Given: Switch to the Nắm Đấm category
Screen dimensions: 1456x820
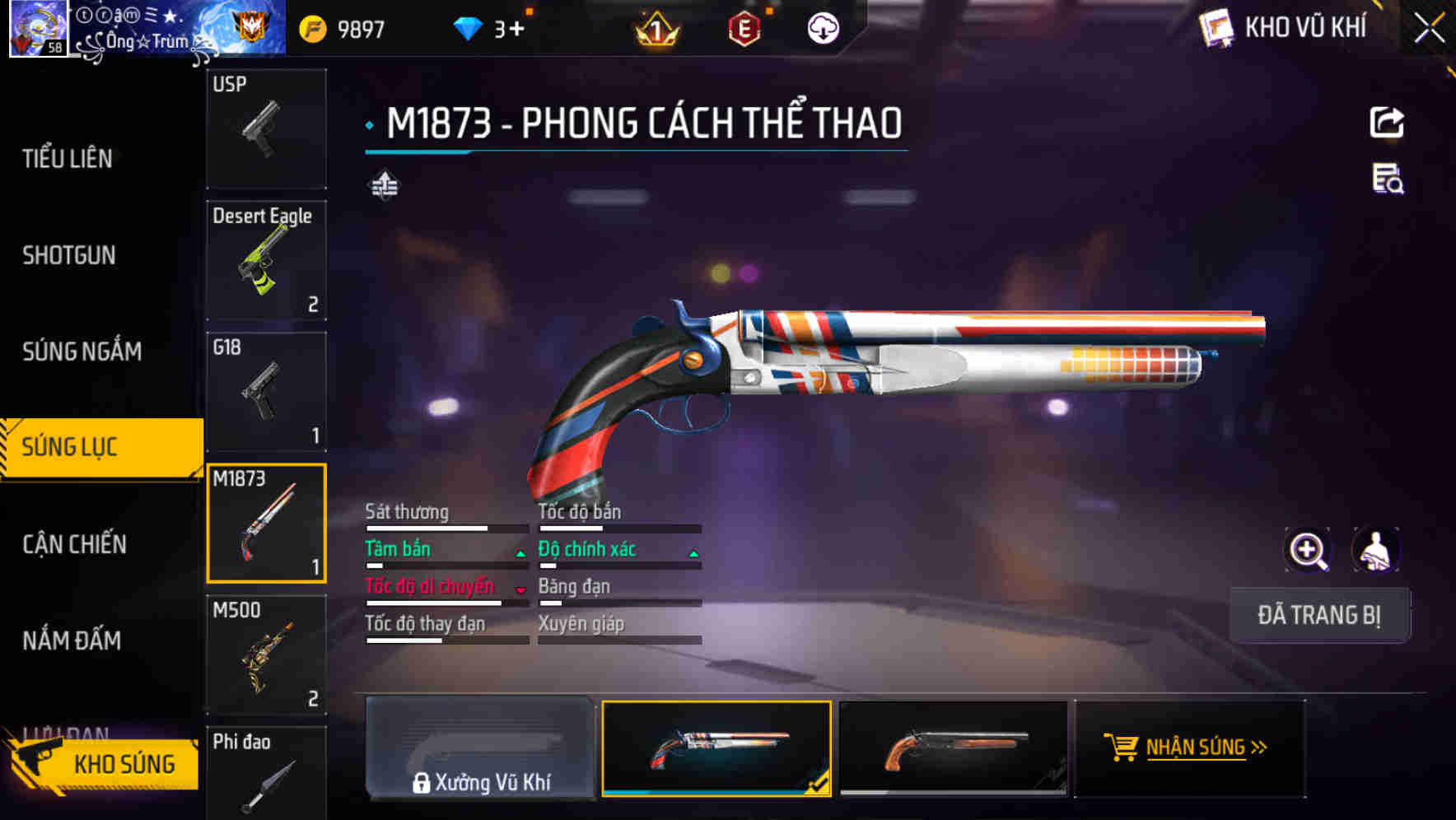Looking at the screenshot, I should coord(72,641).
